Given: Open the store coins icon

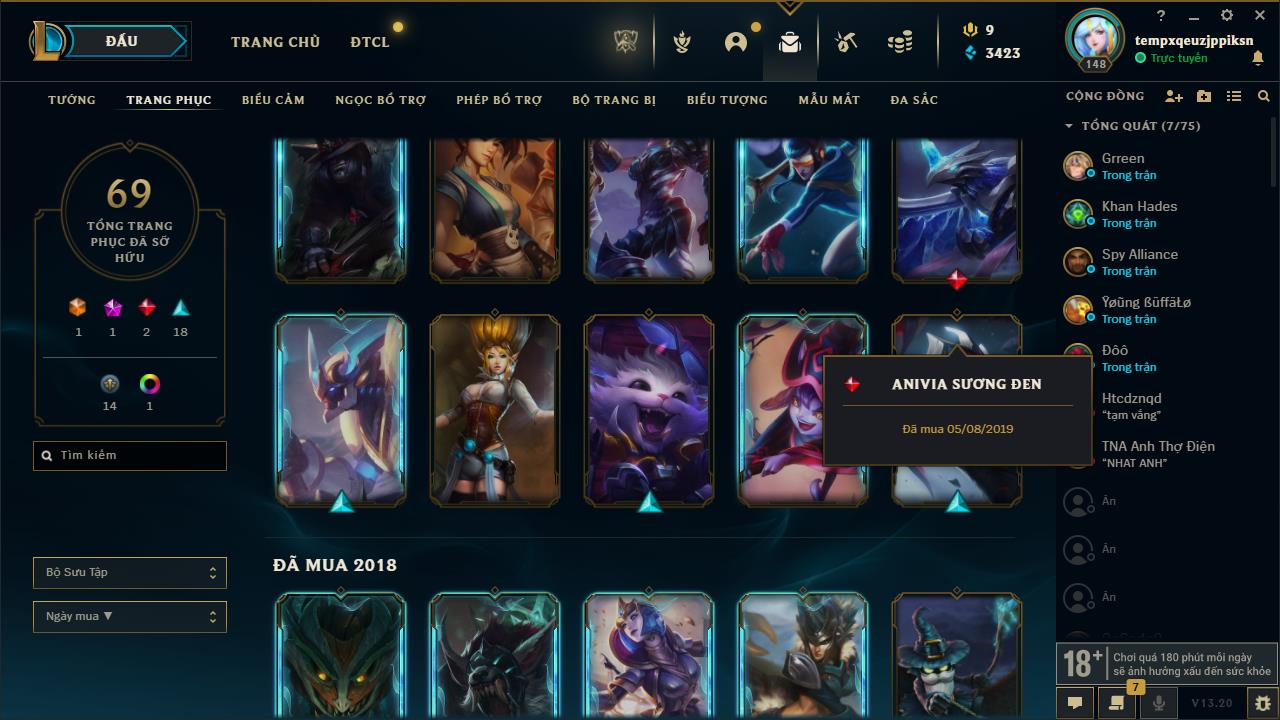Looking at the screenshot, I should (898, 42).
